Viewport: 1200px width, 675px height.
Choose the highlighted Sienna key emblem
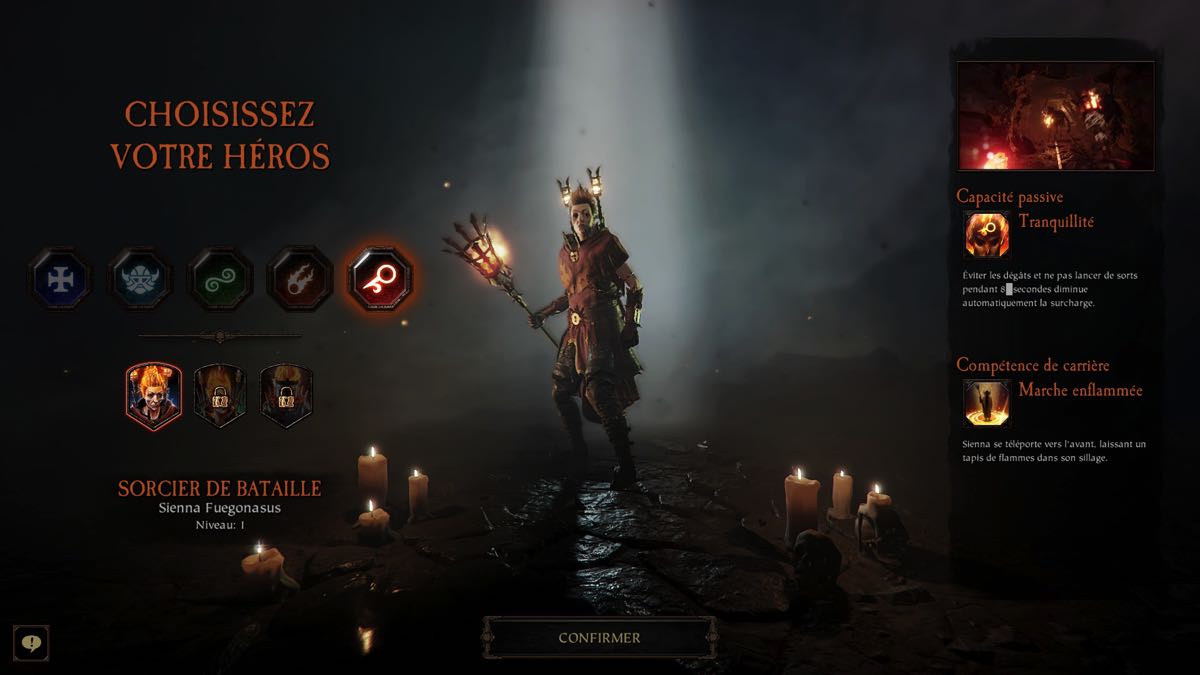[380, 277]
